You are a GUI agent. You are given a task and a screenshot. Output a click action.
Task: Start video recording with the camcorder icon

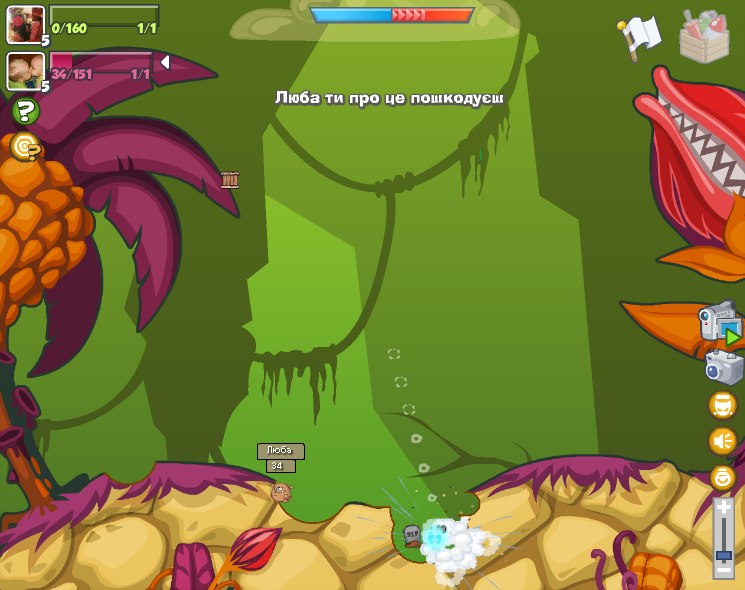point(720,323)
